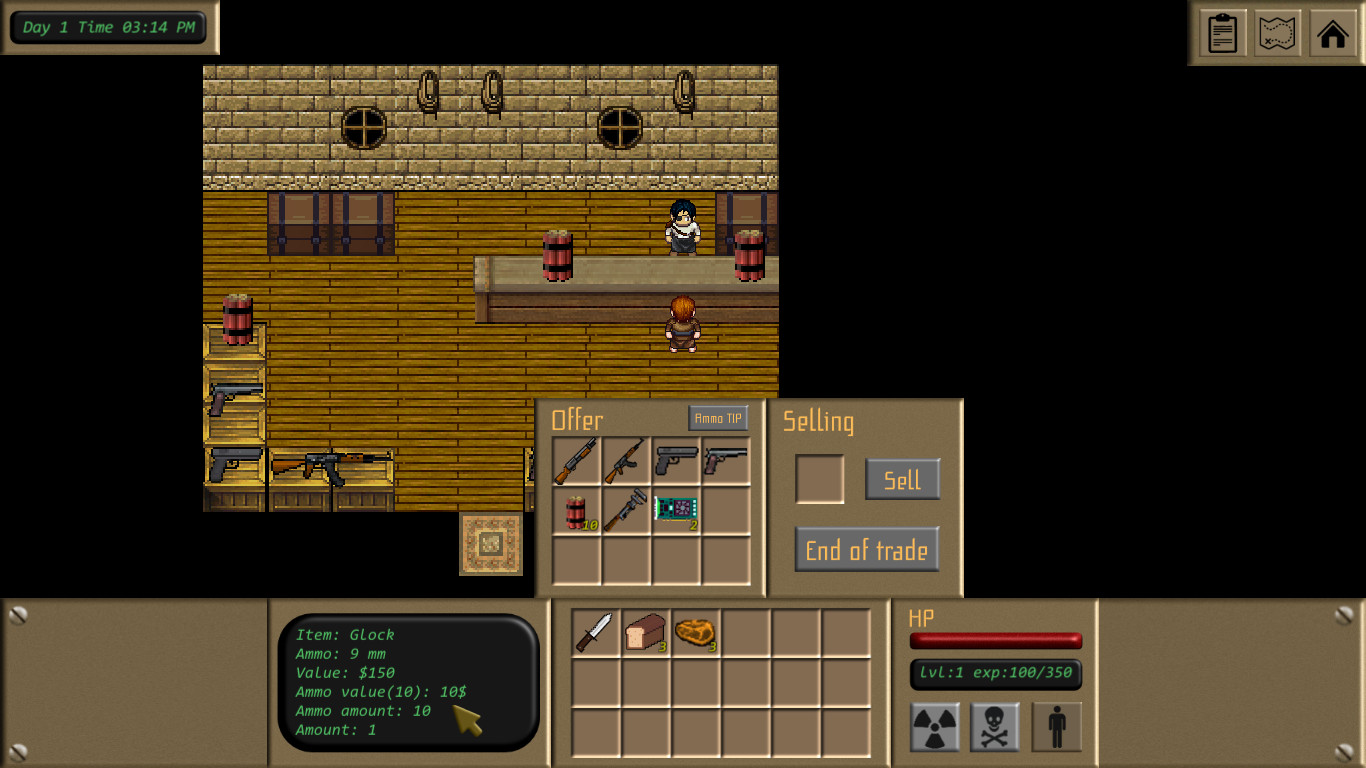This screenshot has height=768, width=1366.
Task: Open the Ammo TIP popup
Action: coord(719,418)
